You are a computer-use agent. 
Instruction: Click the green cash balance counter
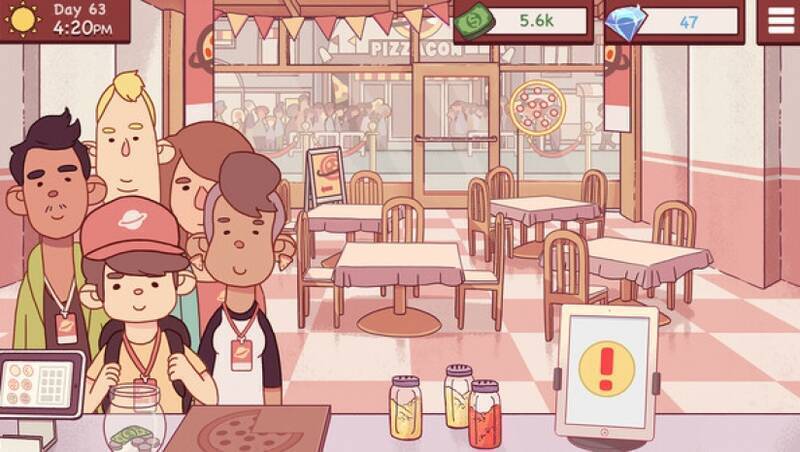(526, 20)
